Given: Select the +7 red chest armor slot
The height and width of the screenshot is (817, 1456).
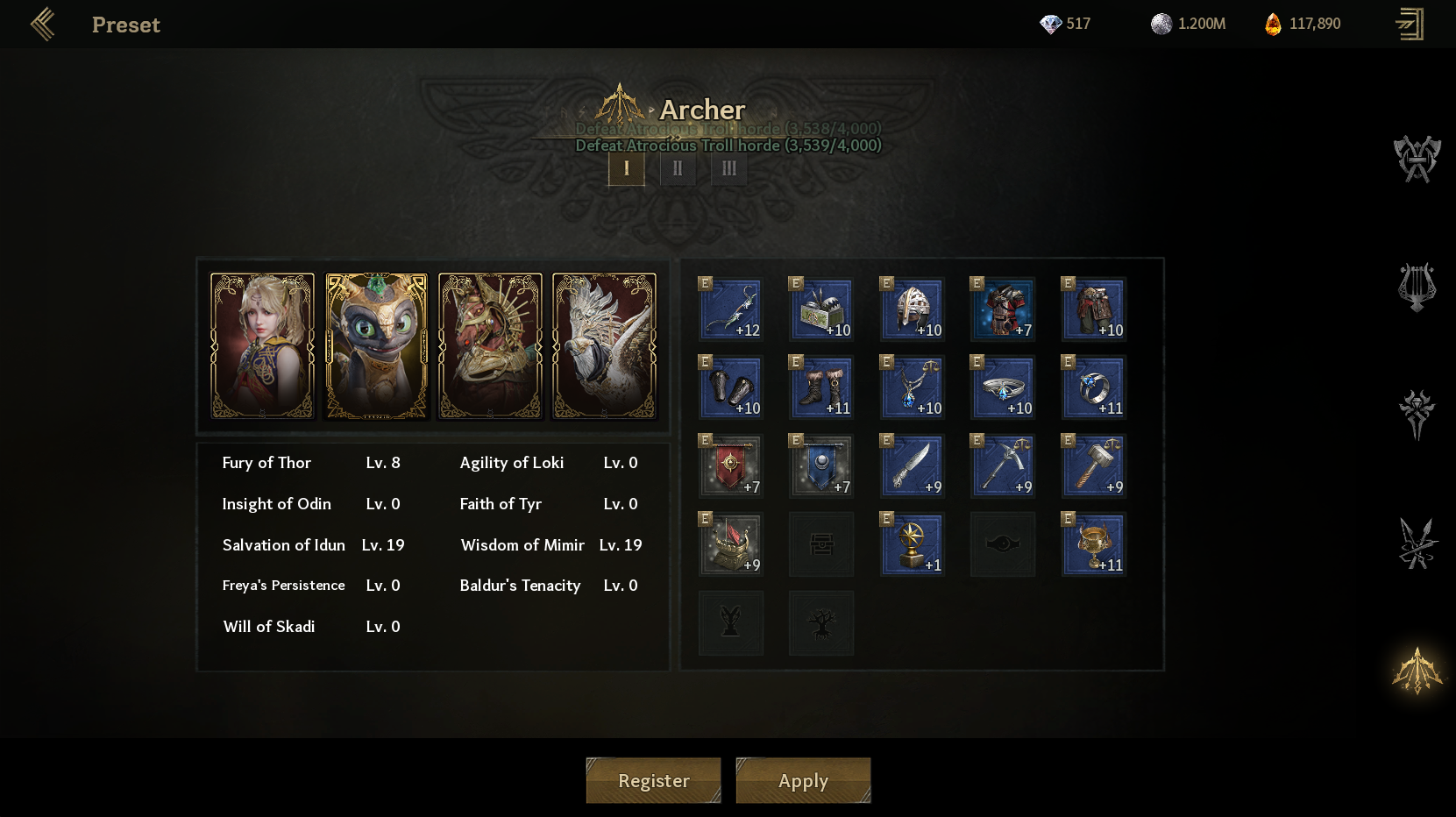Looking at the screenshot, I should click(x=1003, y=309).
